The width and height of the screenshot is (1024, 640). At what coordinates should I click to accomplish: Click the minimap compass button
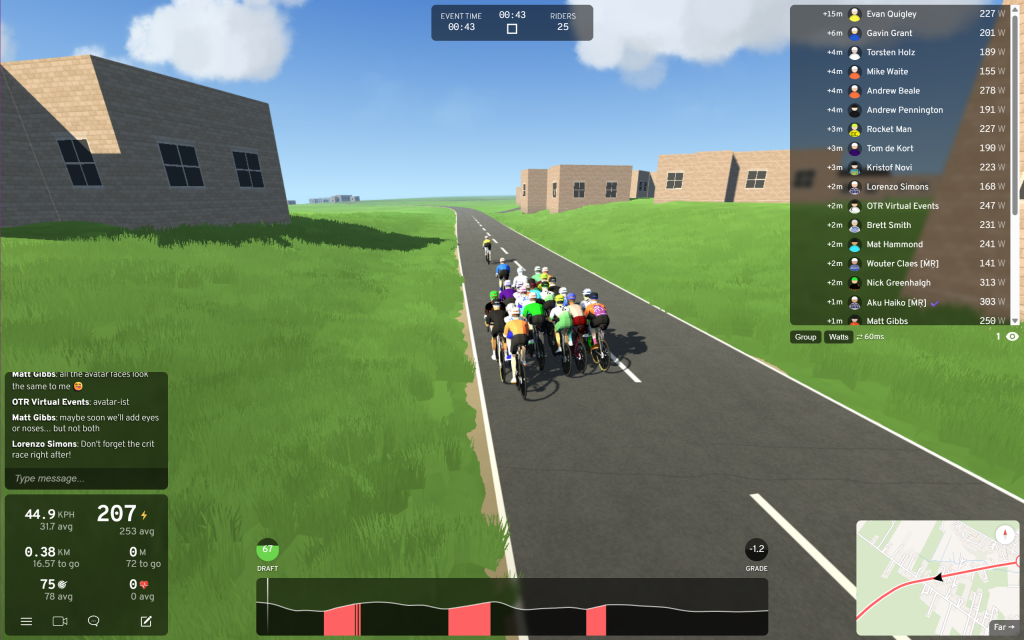tap(1004, 534)
